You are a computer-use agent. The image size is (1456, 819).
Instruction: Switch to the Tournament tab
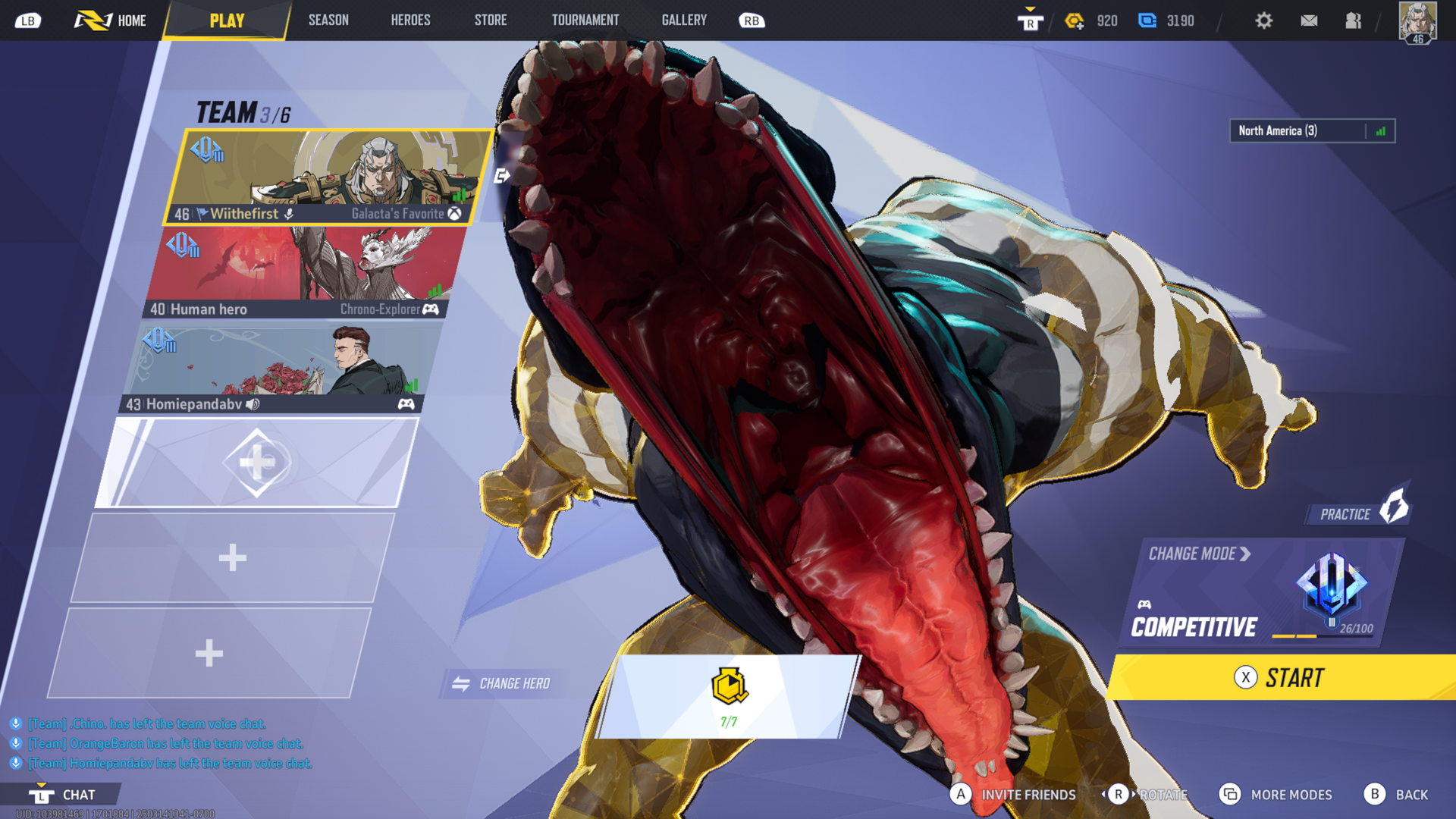(x=585, y=20)
